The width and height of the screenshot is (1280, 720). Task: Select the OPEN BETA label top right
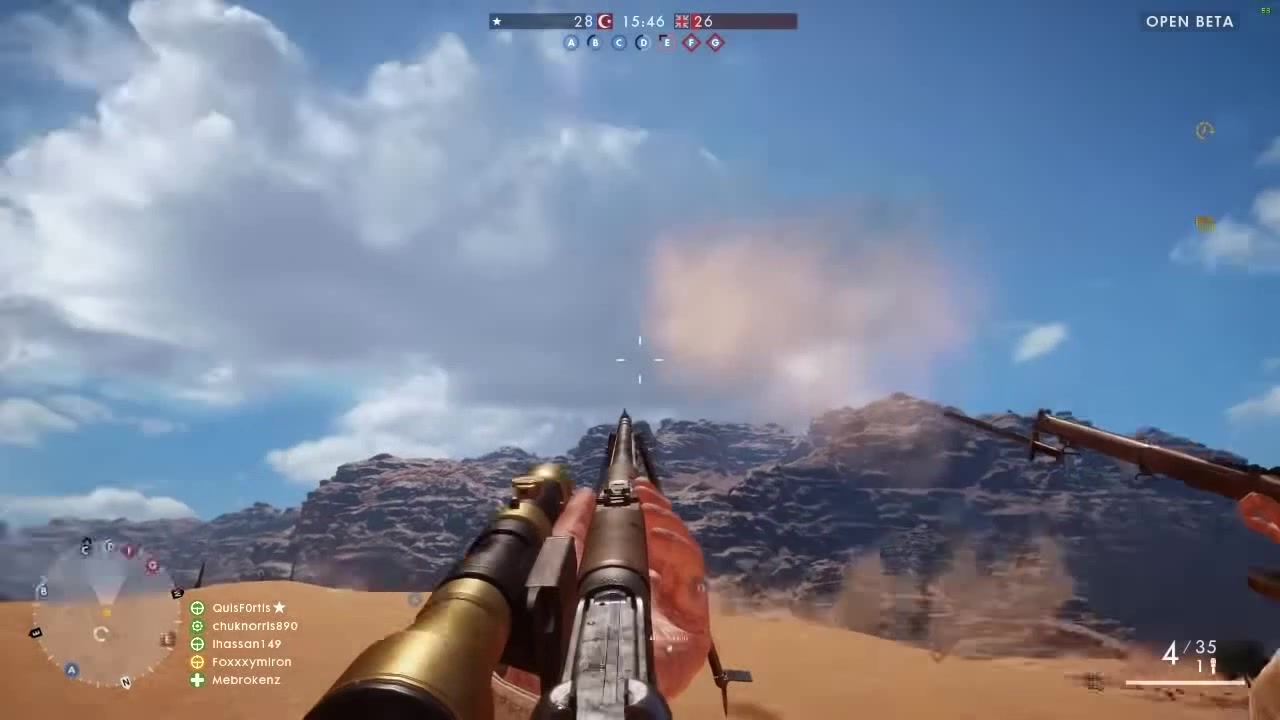1189,21
